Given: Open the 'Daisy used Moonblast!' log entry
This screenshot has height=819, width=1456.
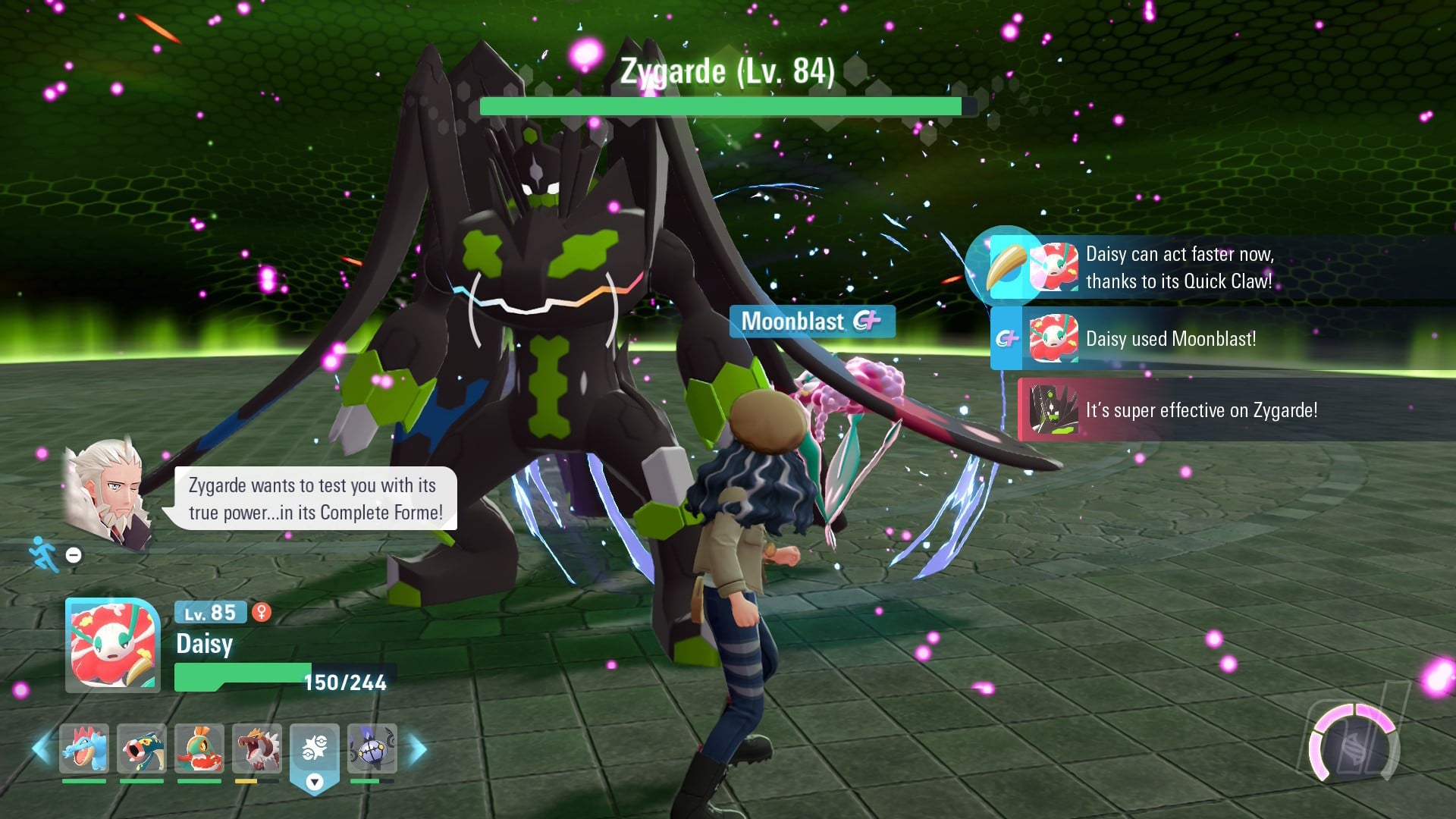Looking at the screenshot, I should (1170, 339).
